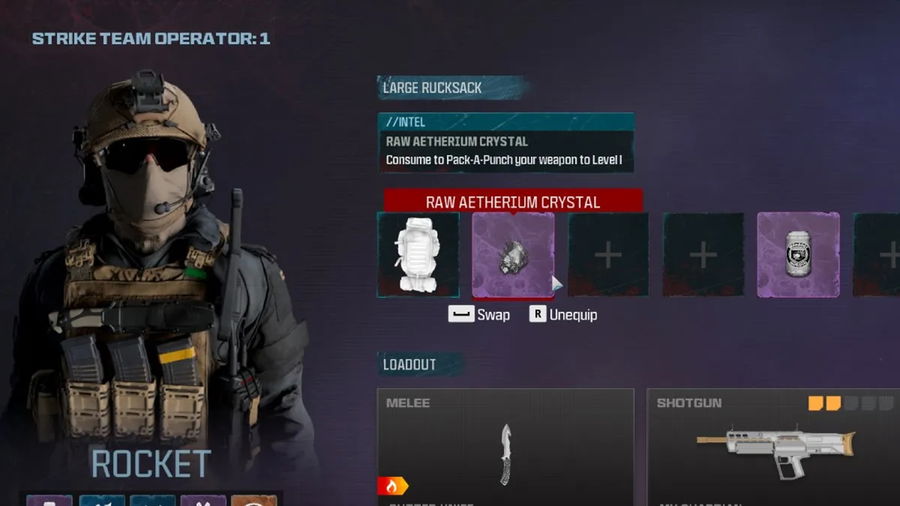Select the Raw Aetherium Crystal slot
Image resolution: width=900 pixels, height=506 pixels.
click(x=513, y=255)
